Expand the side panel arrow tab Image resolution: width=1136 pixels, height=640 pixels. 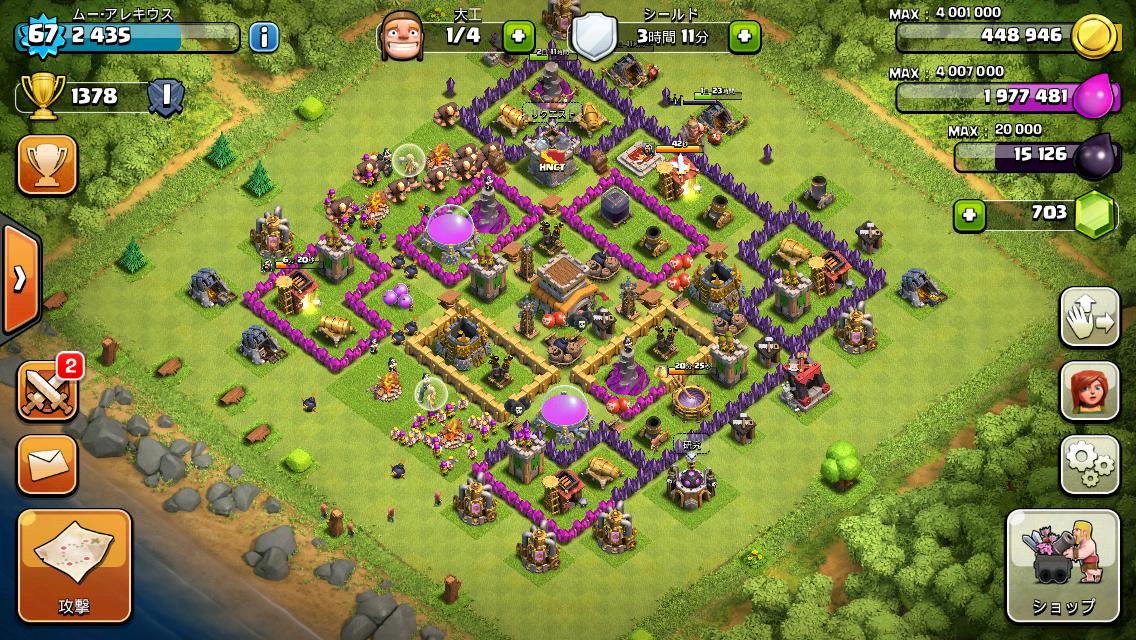pyautogui.click(x=19, y=279)
